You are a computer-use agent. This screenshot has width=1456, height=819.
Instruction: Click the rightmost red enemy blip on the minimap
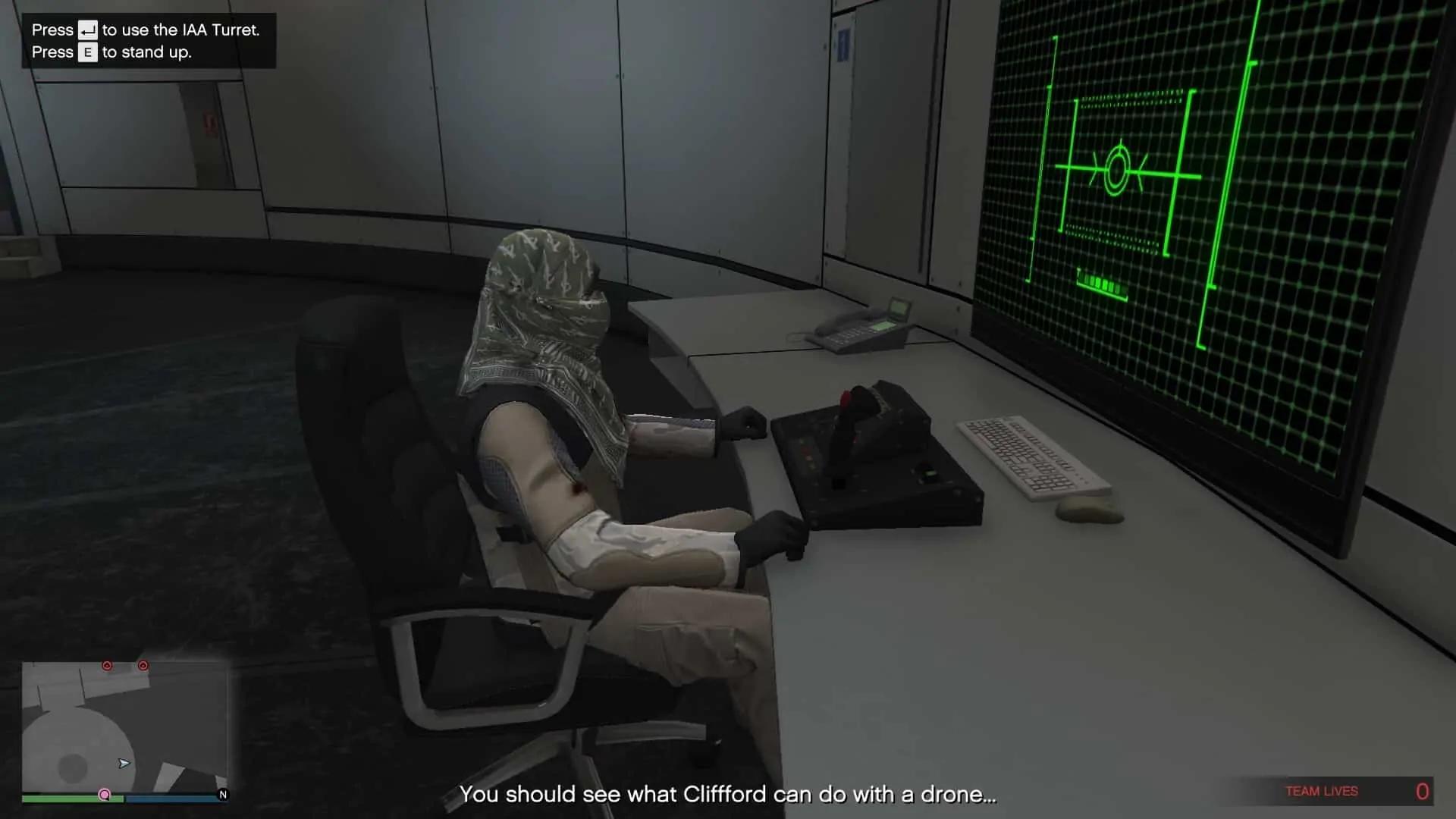pos(142,666)
